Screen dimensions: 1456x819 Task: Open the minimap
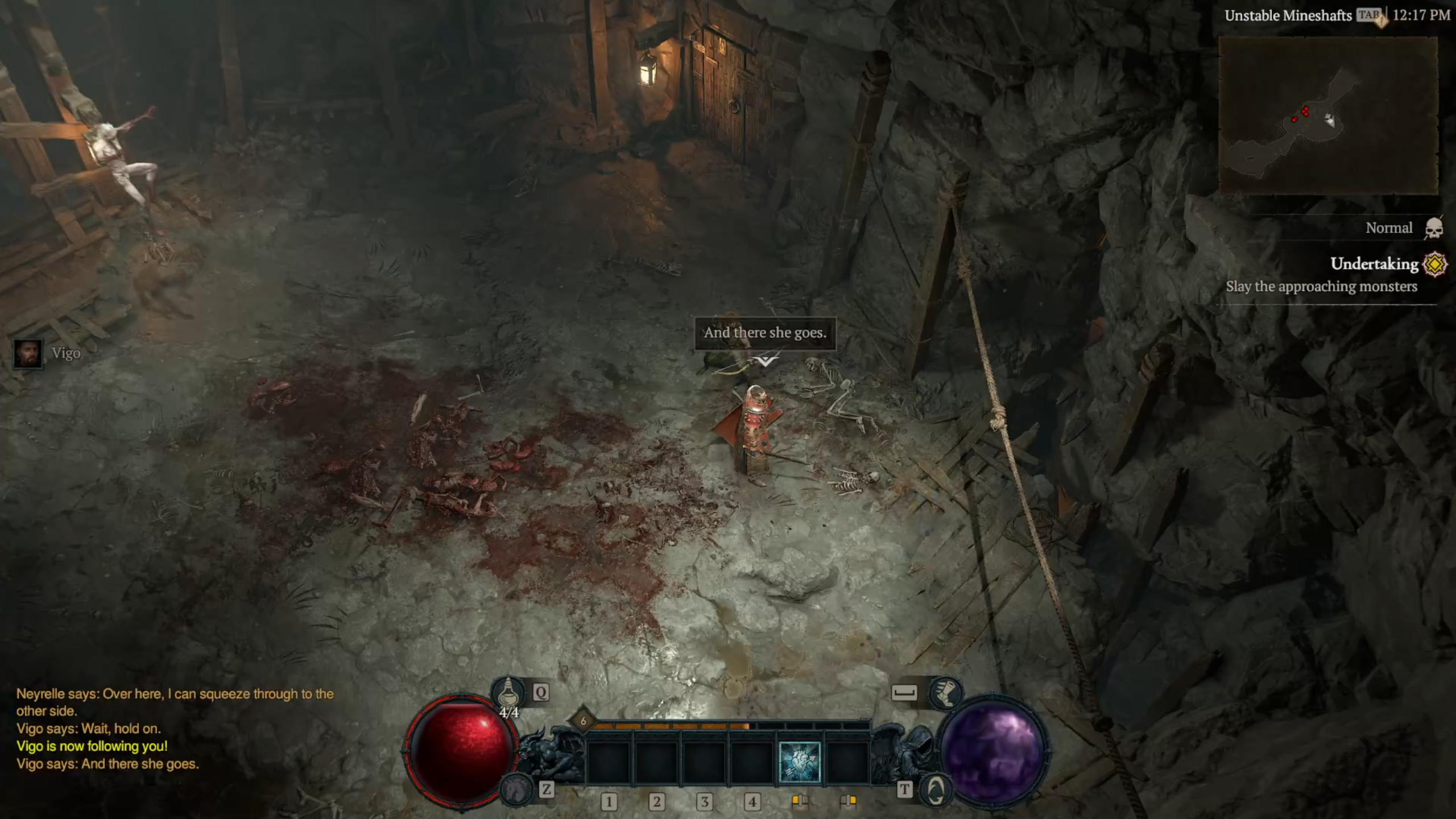pyautogui.click(x=1328, y=115)
